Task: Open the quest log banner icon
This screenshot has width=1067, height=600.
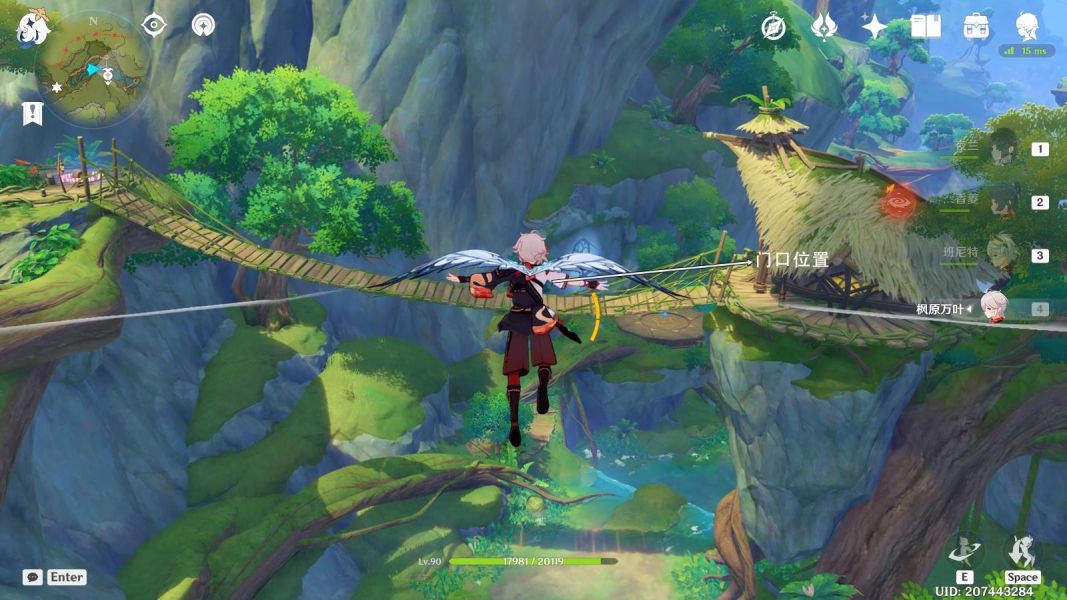Action: 32,113
